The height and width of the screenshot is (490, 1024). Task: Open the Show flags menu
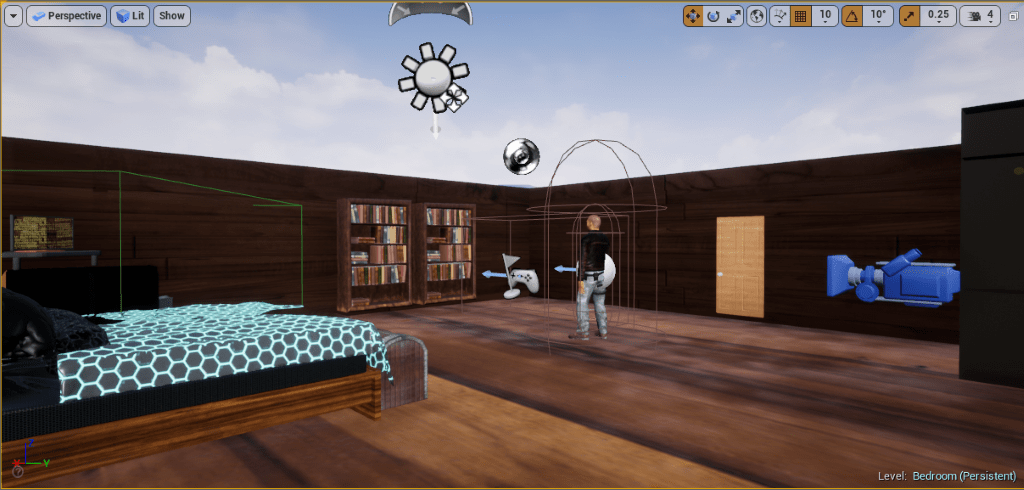[x=172, y=16]
